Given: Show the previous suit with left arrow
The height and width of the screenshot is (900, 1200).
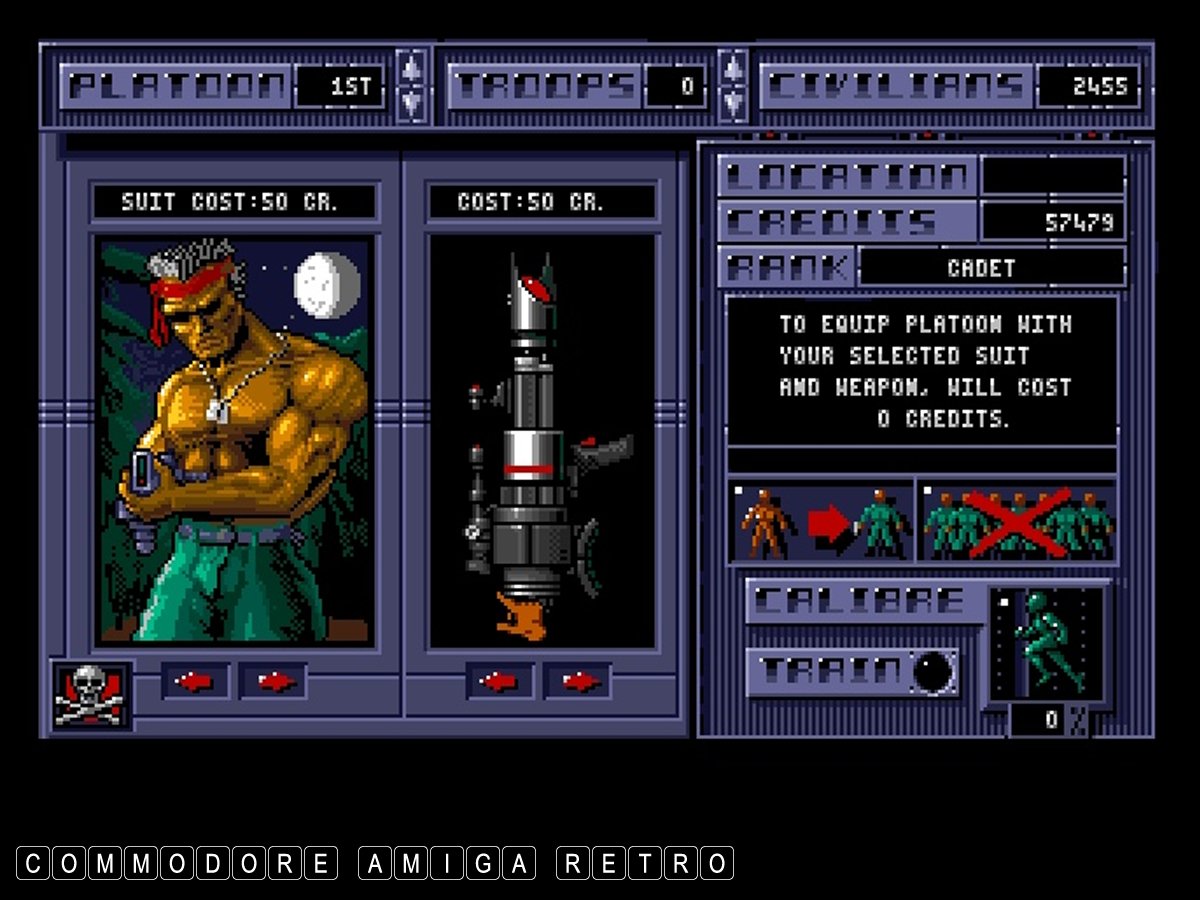Looking at the screenshot, I should (x=195, y=682).
